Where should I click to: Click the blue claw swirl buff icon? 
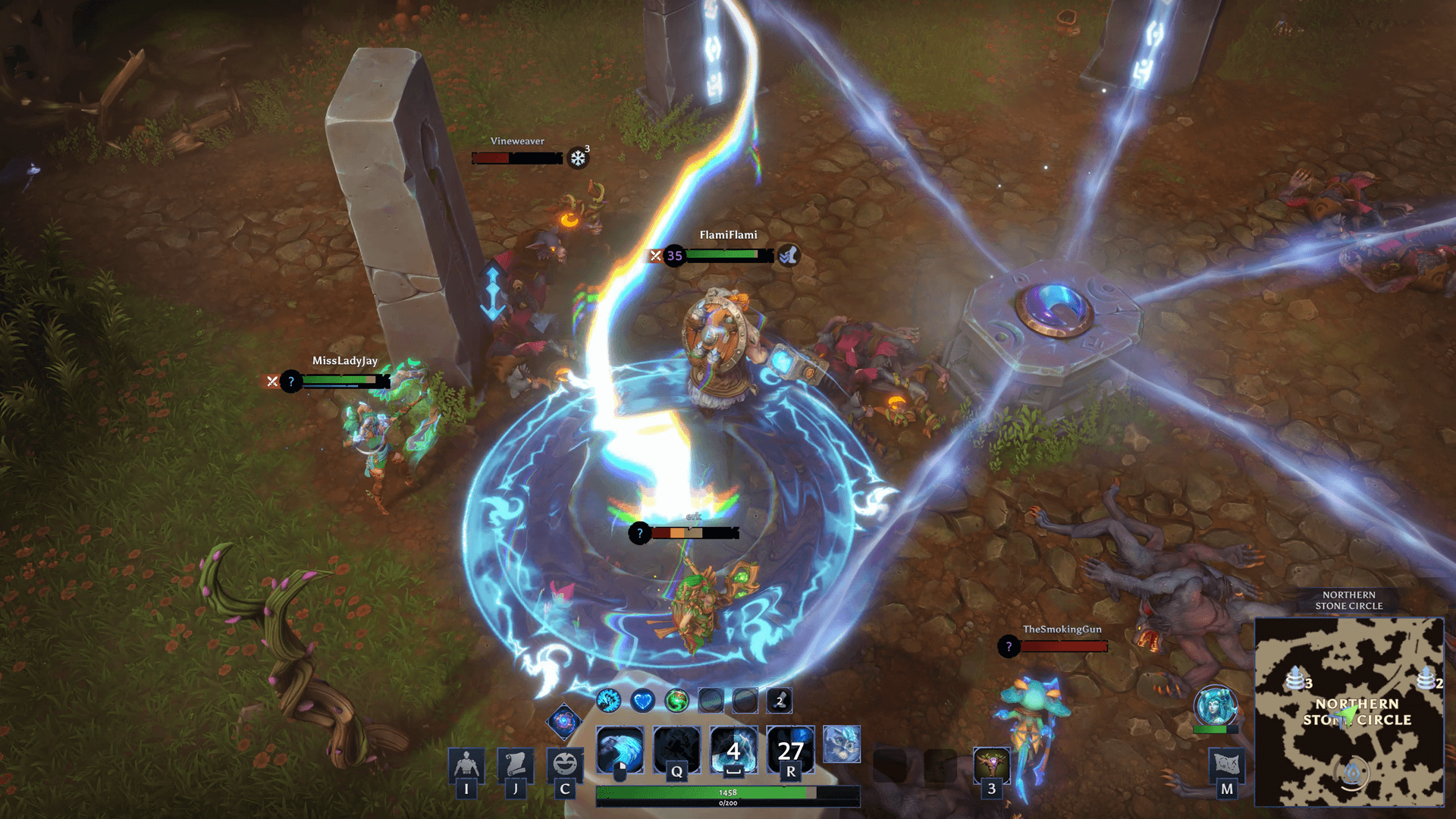click(x=608, y=701)
